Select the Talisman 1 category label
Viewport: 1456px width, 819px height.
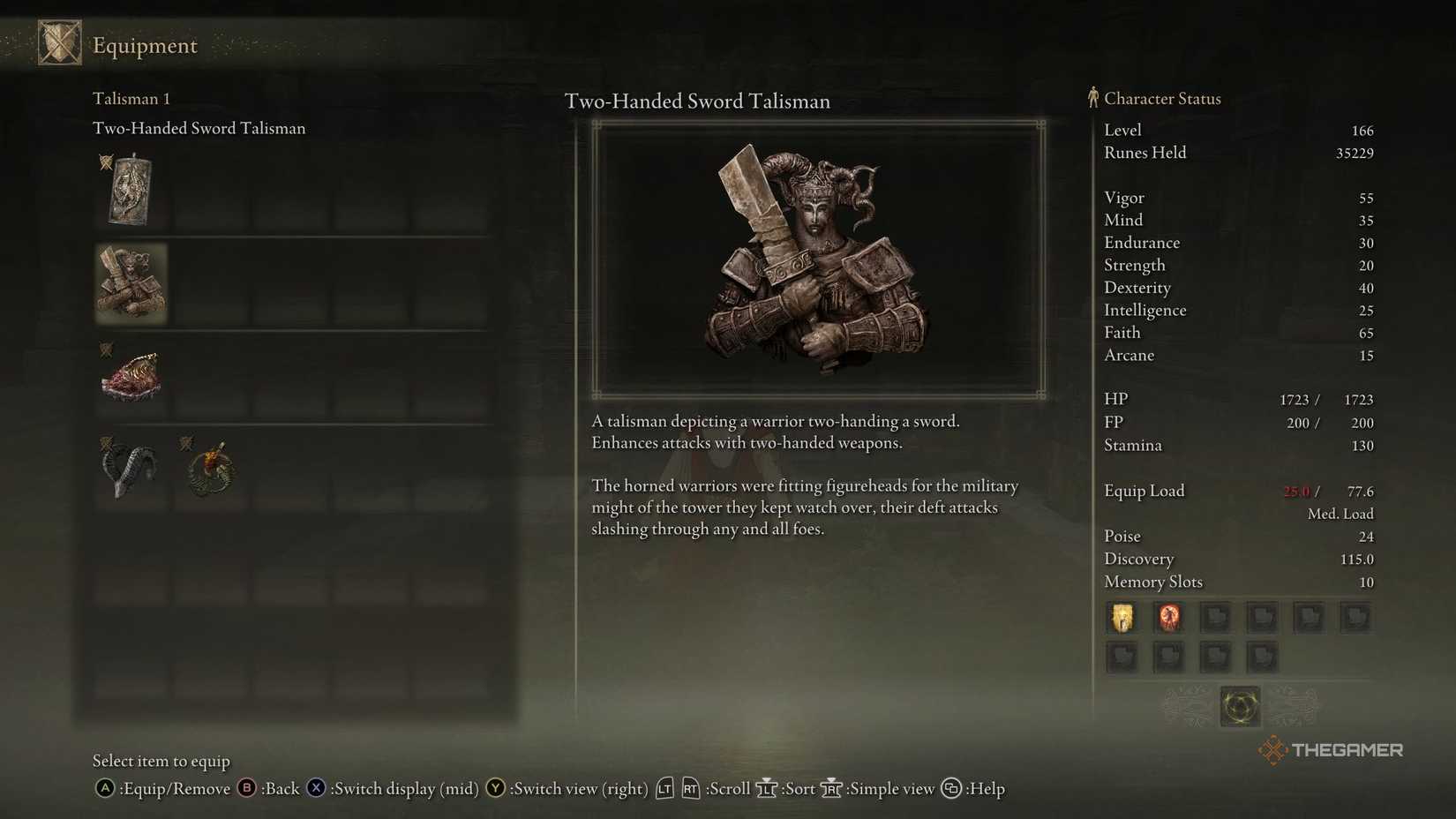131,98
